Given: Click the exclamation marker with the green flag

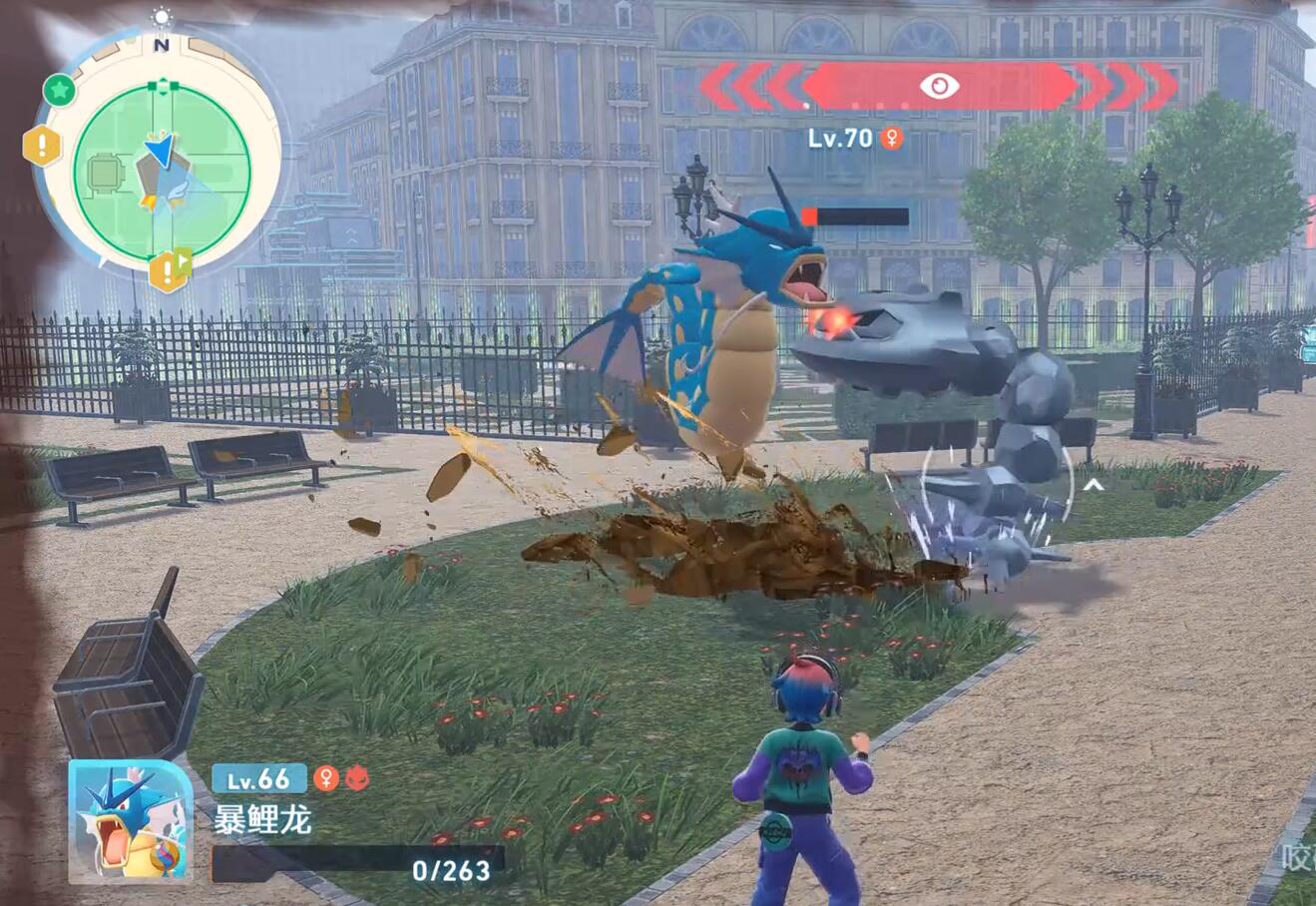Looking at the screenshot, I should click(169, 269).
